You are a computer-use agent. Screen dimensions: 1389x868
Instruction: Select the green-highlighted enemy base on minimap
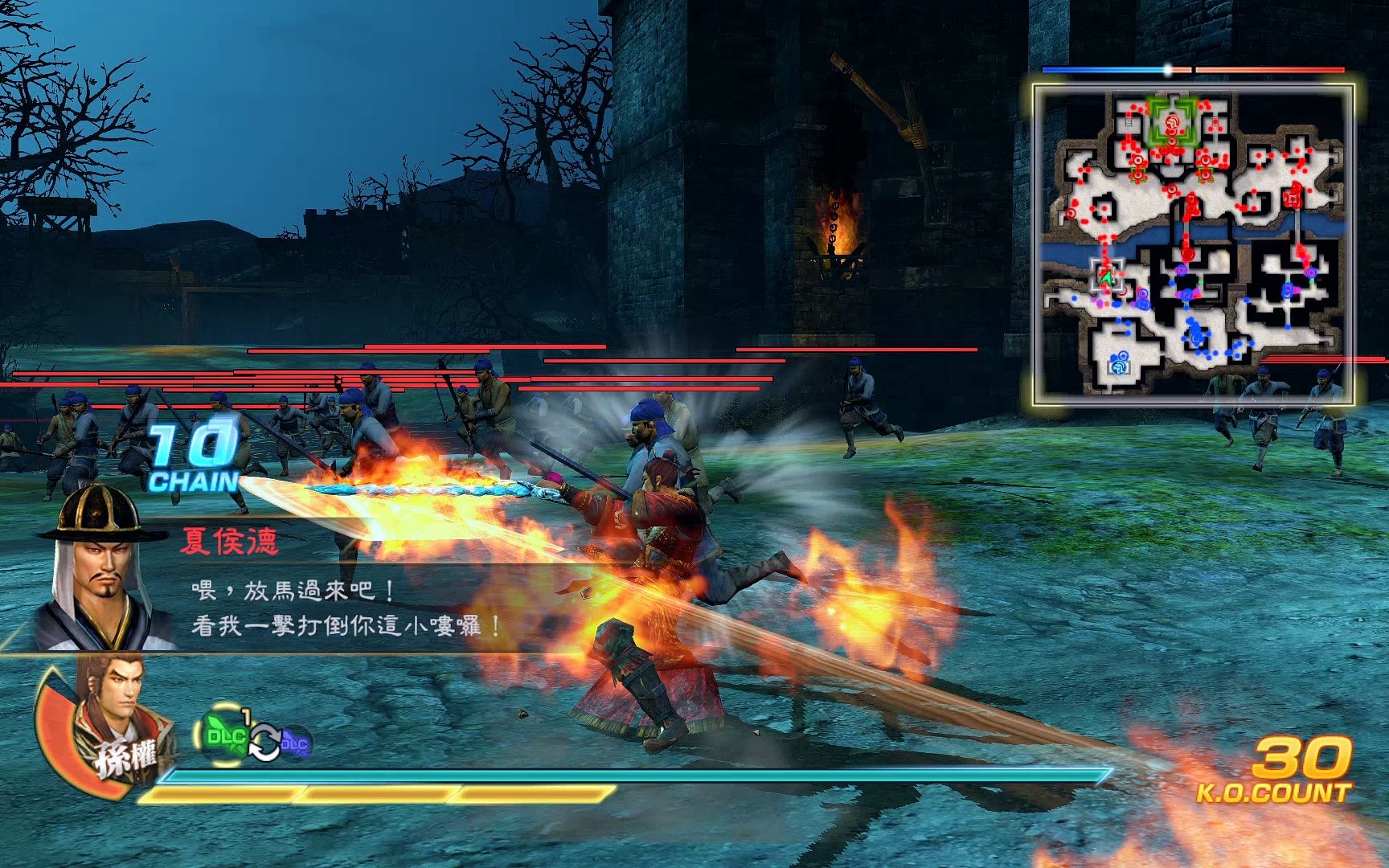click(1172, 123)
